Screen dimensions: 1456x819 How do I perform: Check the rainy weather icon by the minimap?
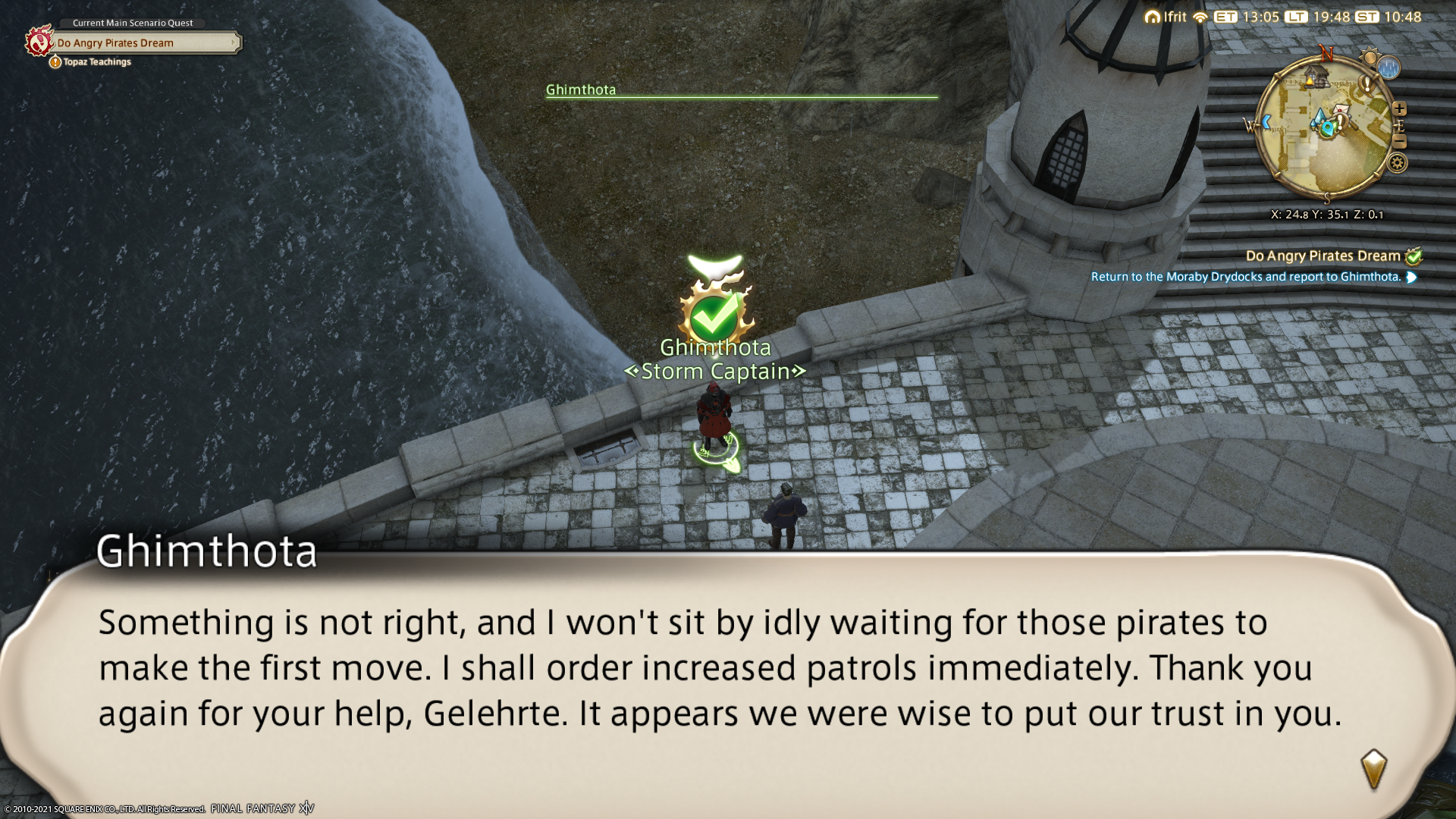(1389, 68)
